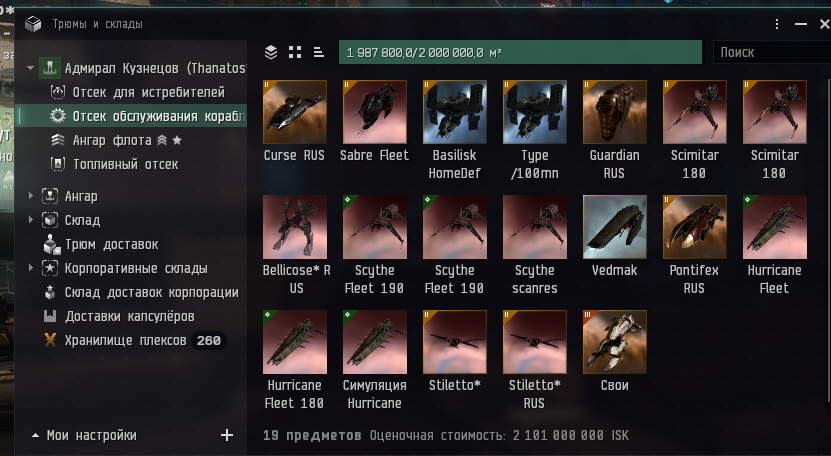Select the Curse RUS ship
Screen dimensions: 831x456
coord(294,112)
